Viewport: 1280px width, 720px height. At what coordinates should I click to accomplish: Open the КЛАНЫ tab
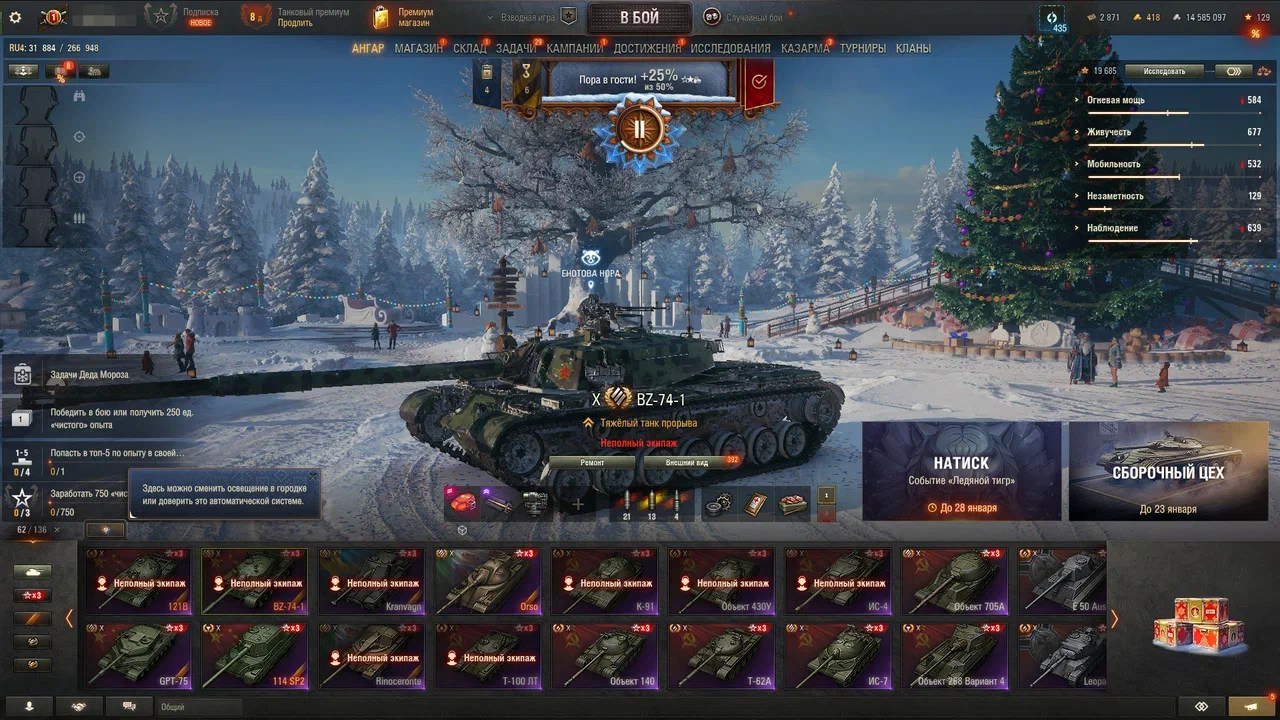913,48
